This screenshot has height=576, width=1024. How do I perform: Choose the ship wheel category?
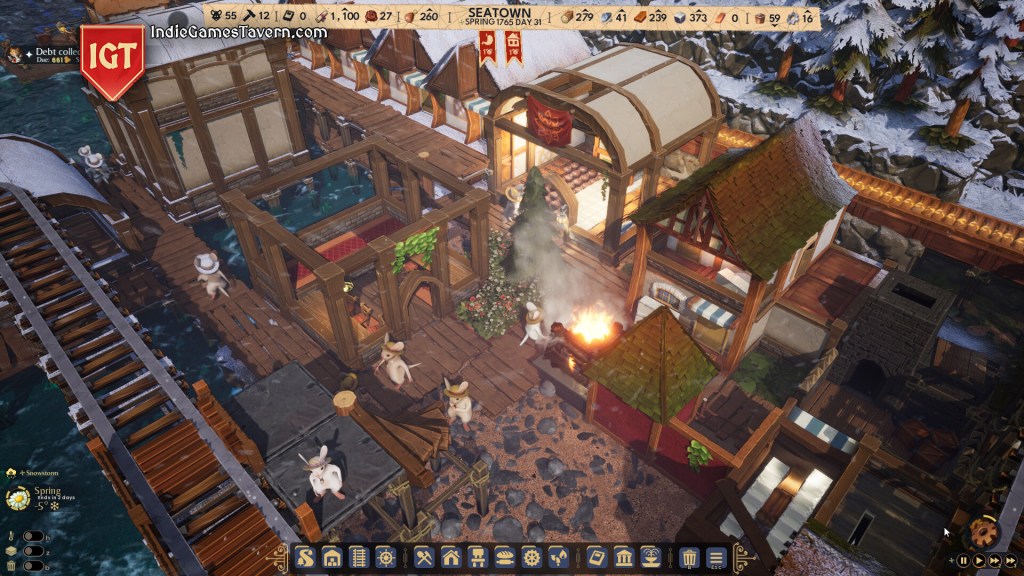(385, 557)
